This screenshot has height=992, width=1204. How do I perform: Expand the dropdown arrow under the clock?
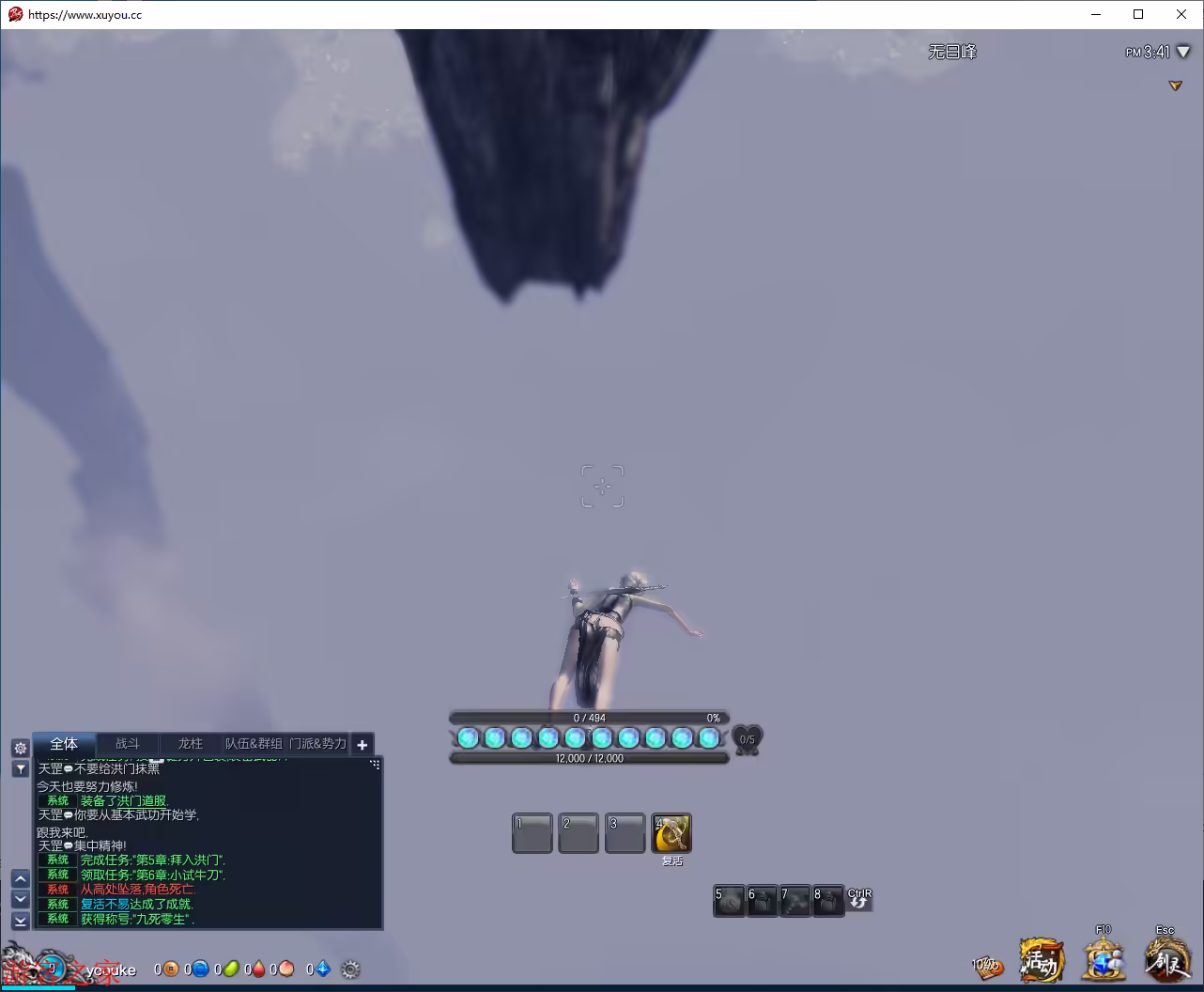(x=1175, y=85)
